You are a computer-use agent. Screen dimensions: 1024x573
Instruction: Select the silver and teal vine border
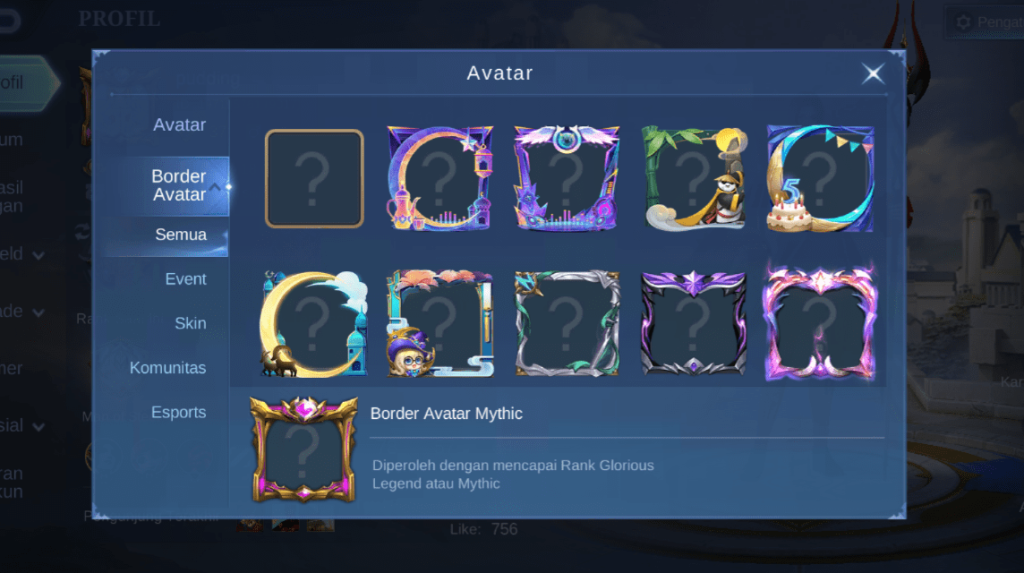click(x=566, y=323)
